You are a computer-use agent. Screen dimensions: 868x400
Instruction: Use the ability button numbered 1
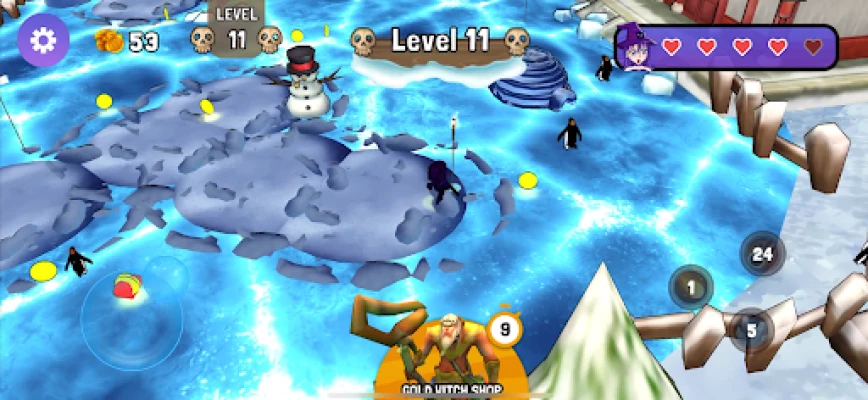(690, 288)
